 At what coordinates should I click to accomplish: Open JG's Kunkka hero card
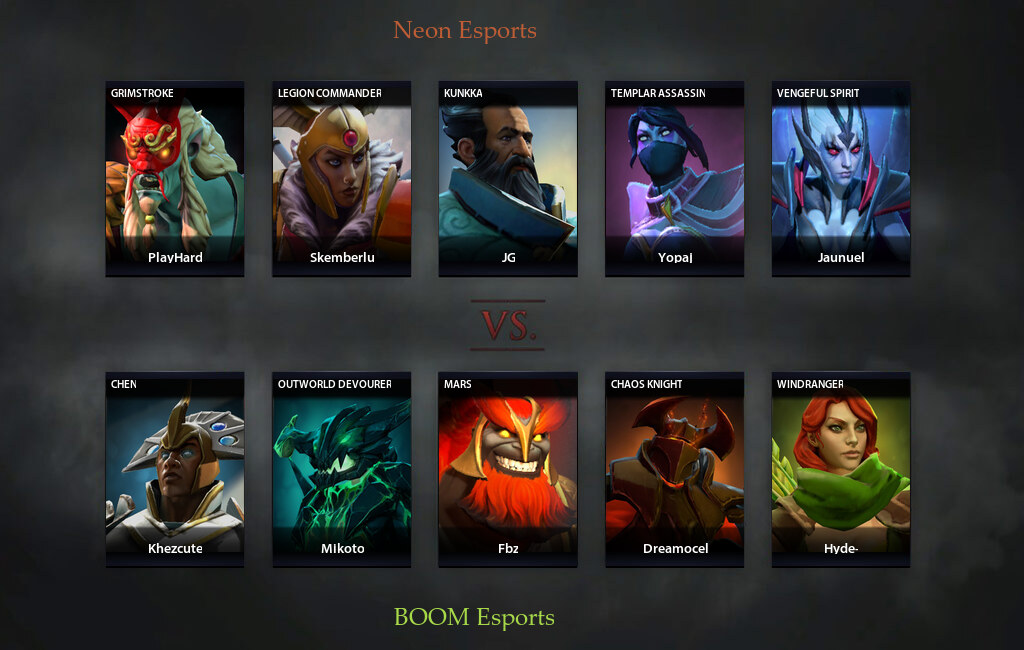coord(508,178)
